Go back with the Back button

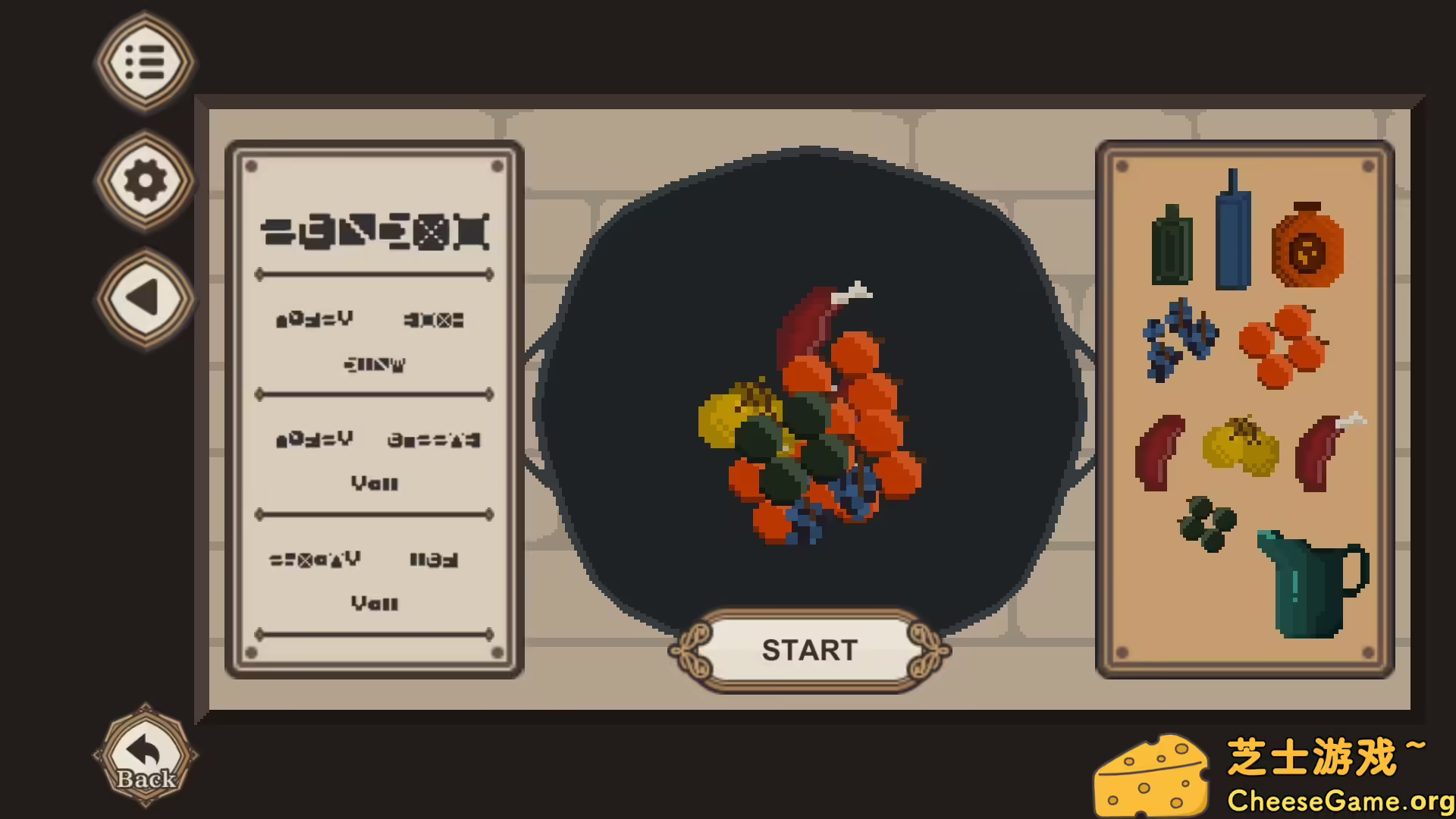point(145,756)
